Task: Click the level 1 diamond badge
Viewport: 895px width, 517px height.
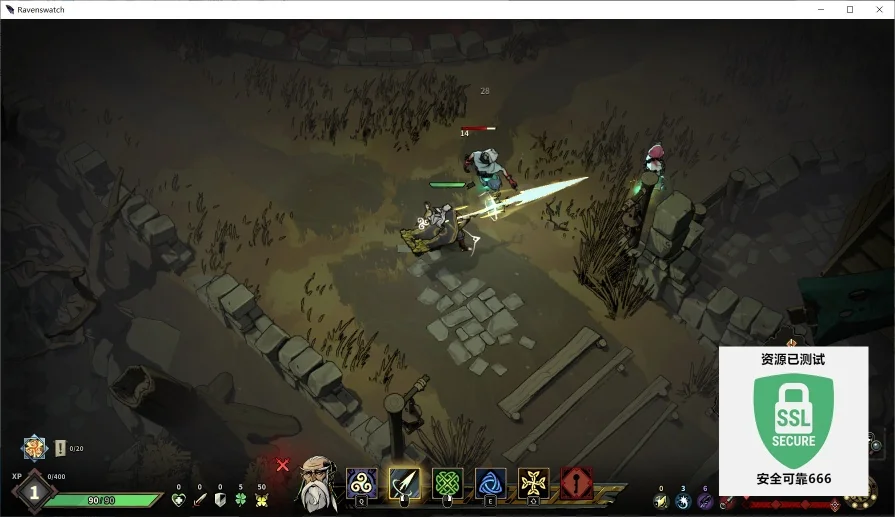Action: pos(34,492)
